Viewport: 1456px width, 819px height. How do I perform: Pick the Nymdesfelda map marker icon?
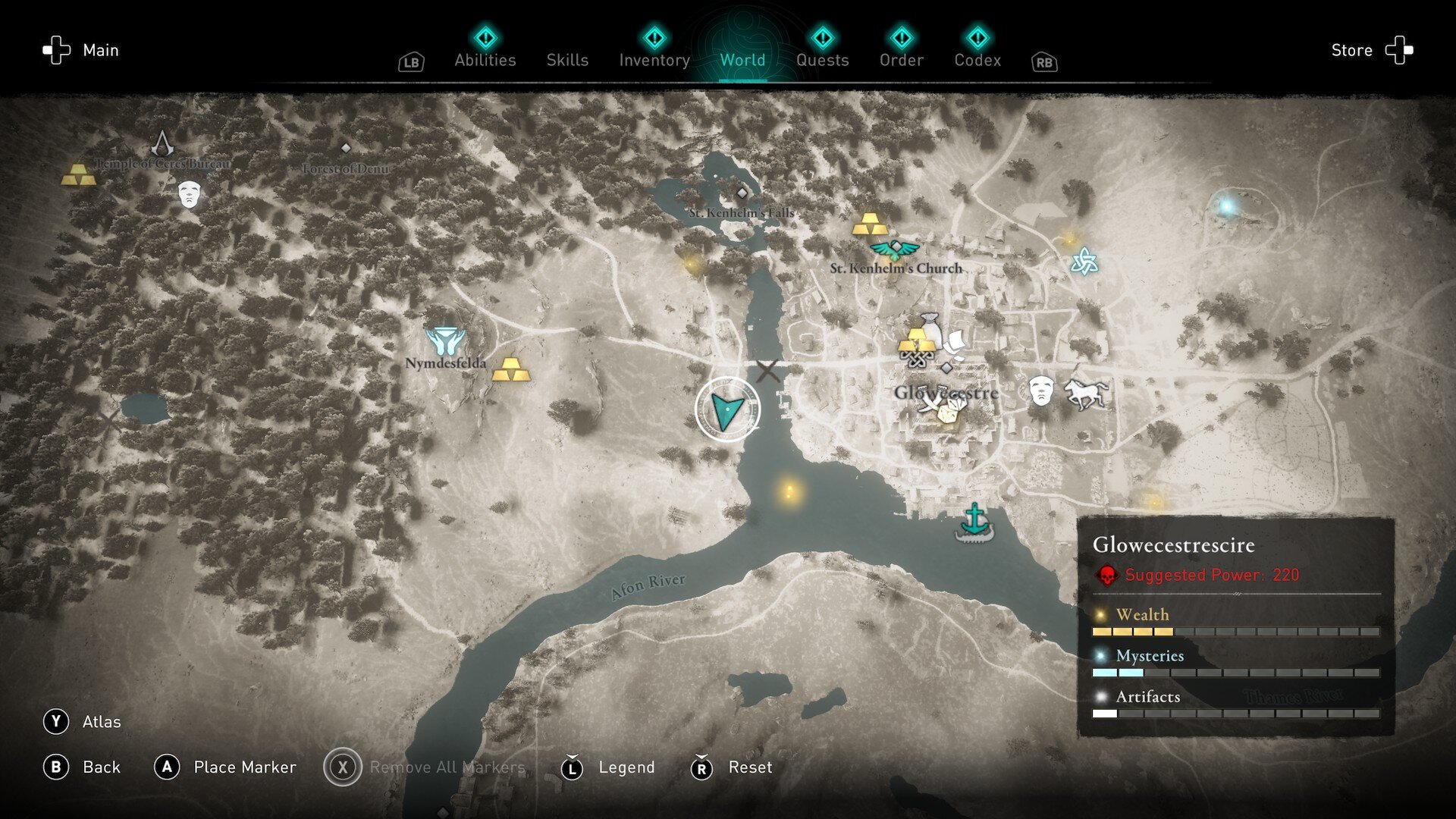click(445, 341)
